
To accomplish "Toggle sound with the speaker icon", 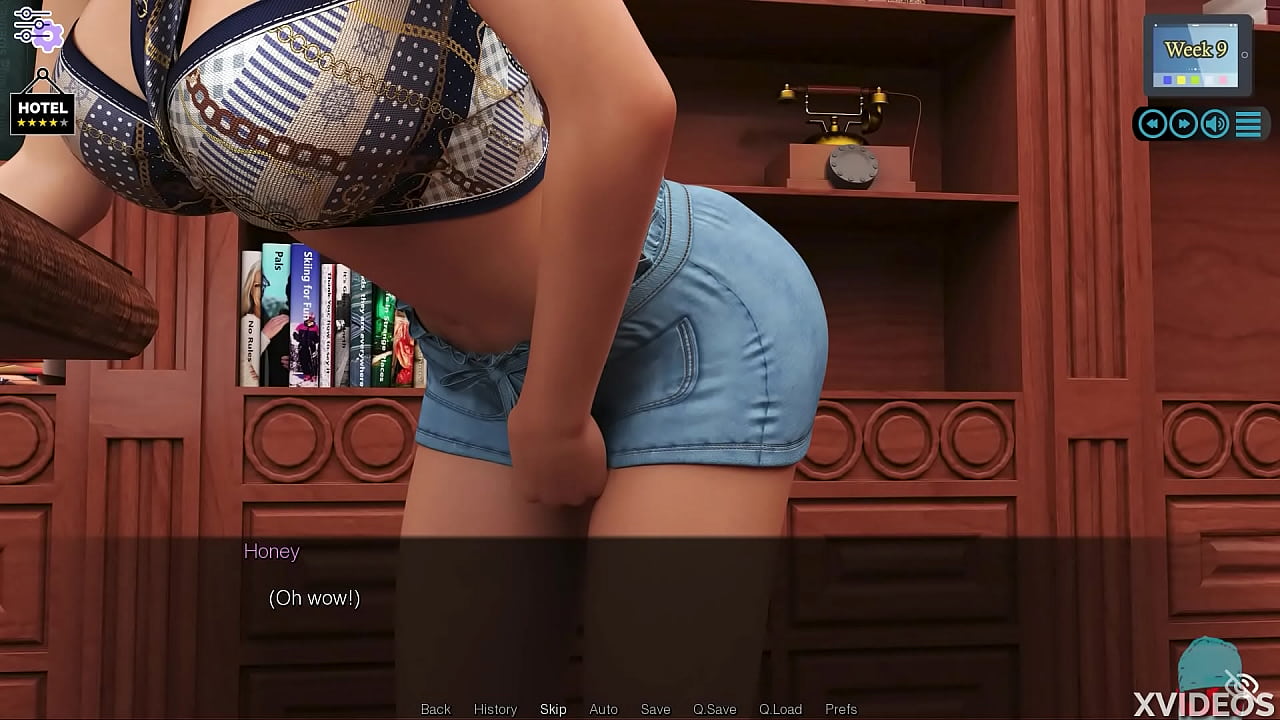I will (x=1215, y=124).
